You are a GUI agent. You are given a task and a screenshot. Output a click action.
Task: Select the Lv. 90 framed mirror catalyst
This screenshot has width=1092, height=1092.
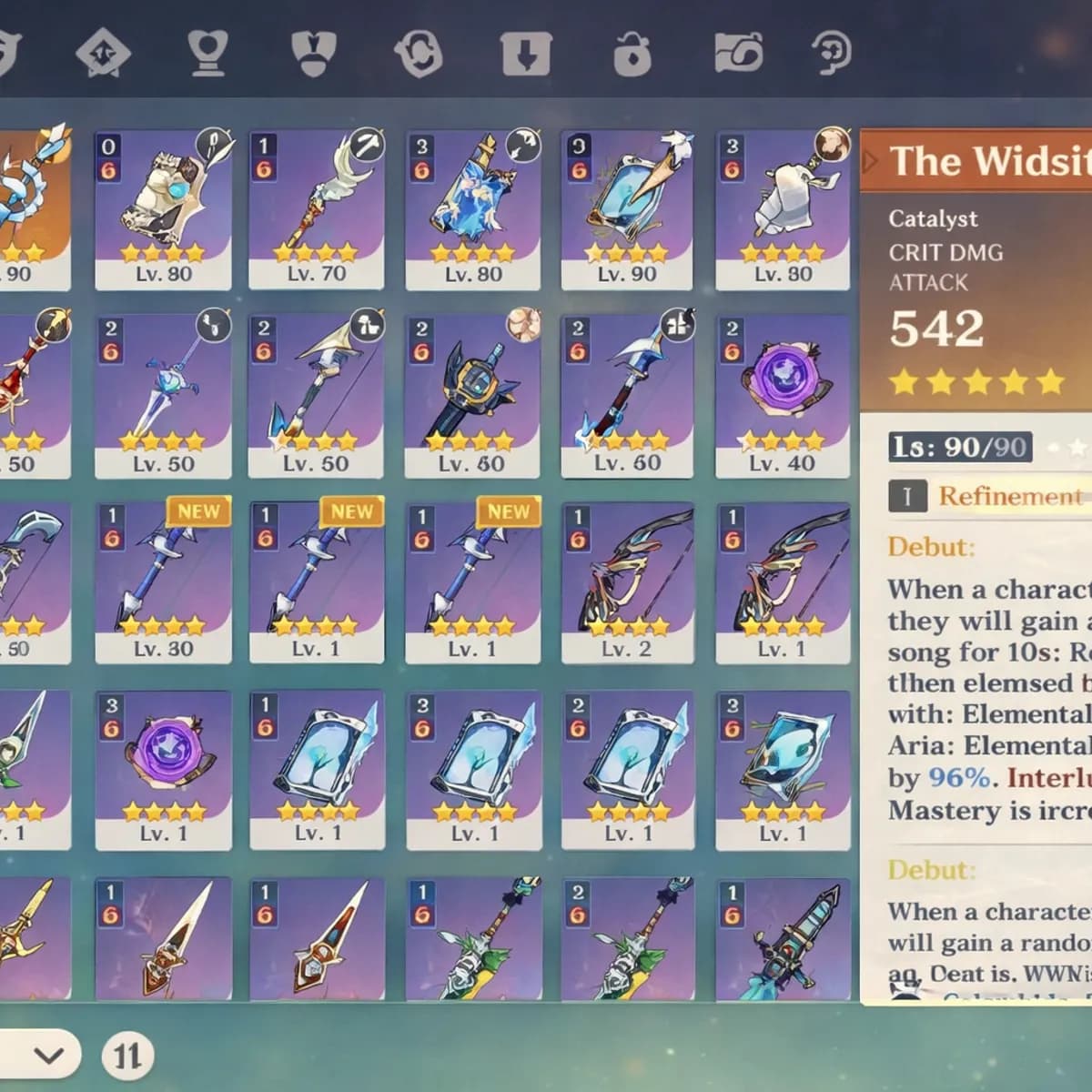627,209
